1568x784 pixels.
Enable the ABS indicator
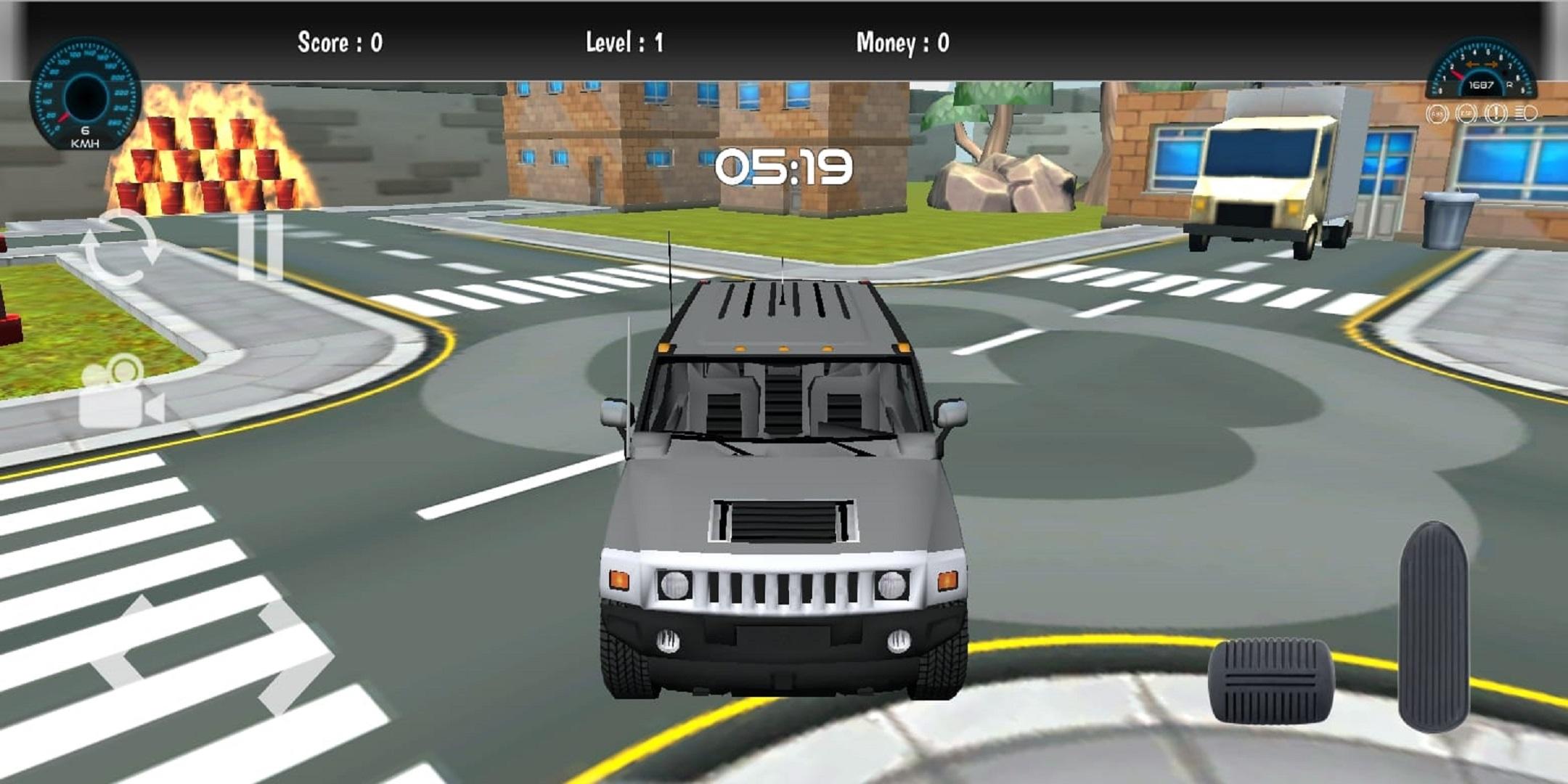pos(1437,113)
